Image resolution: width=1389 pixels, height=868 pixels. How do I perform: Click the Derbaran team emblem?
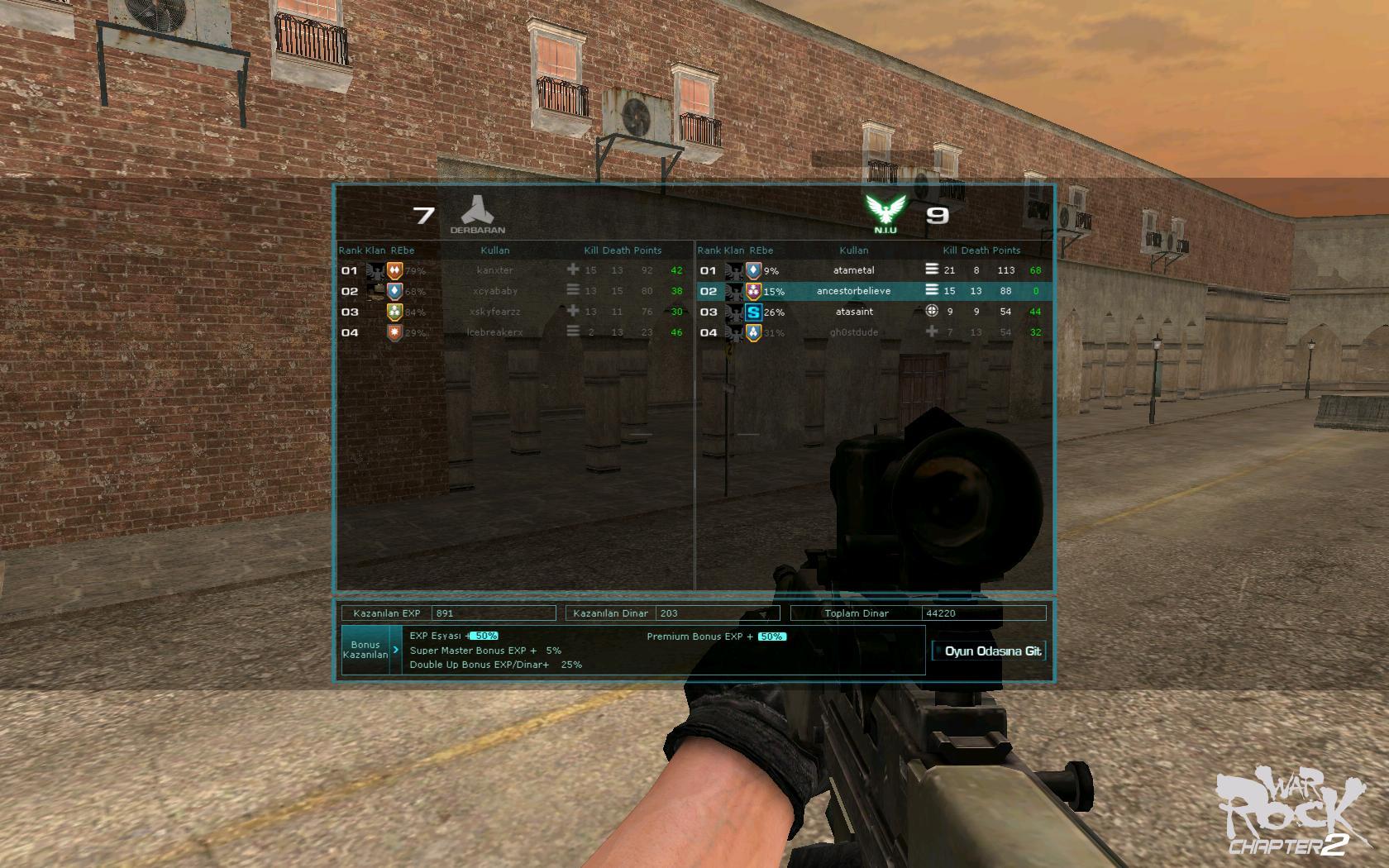(x=477, y=214)
